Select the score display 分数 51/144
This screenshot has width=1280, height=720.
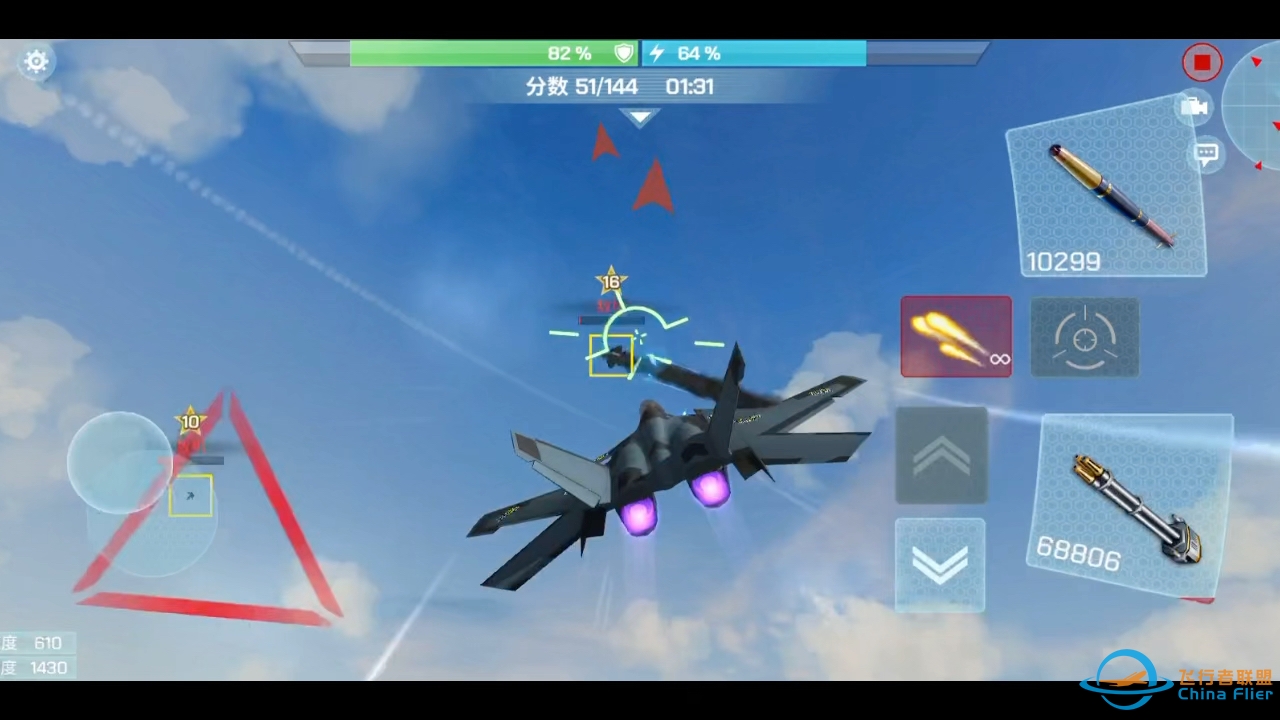(584, 87)
